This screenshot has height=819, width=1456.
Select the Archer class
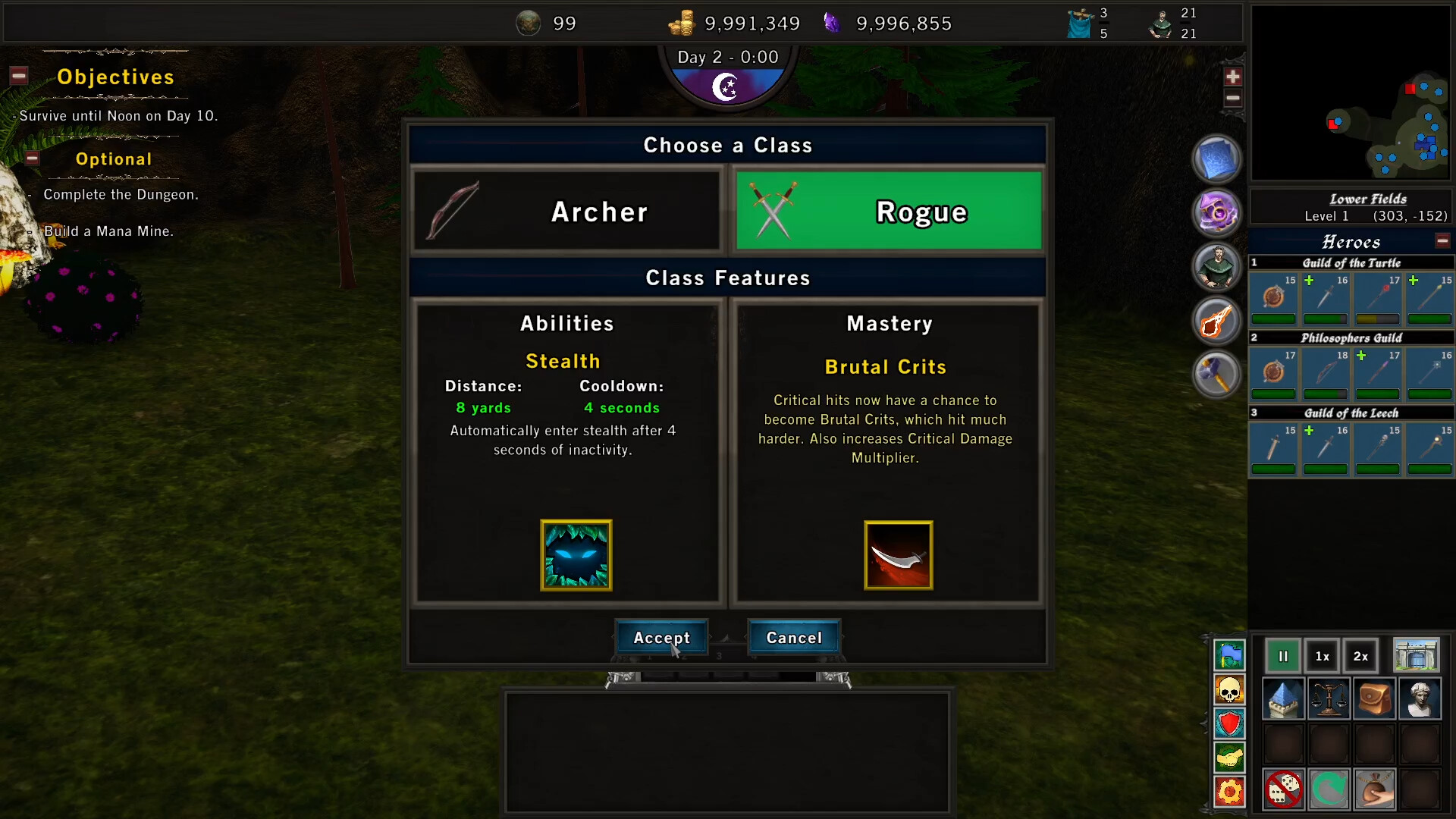(x=566, y=212)
